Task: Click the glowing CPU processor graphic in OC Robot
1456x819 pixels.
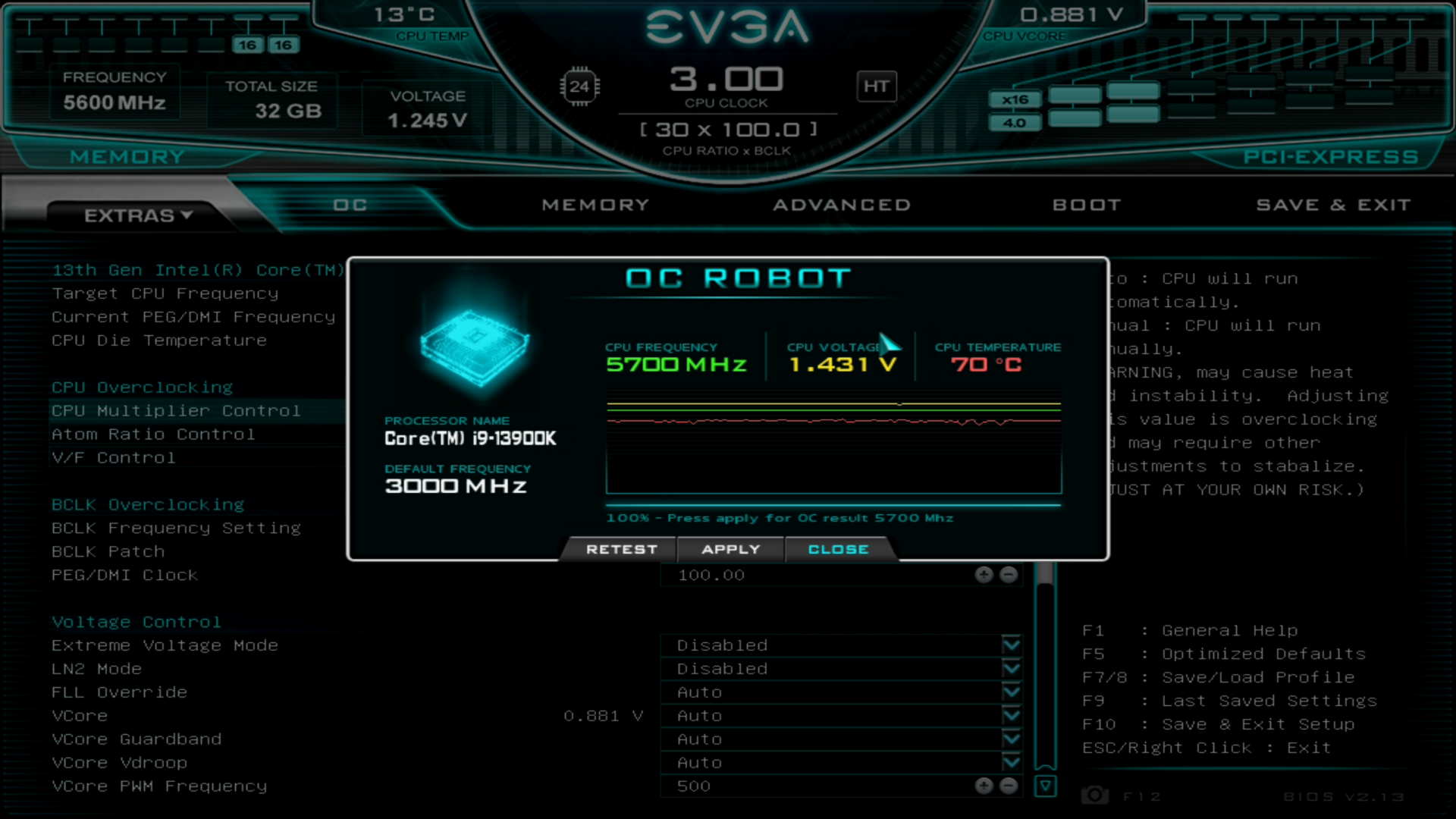Action: 474,349
